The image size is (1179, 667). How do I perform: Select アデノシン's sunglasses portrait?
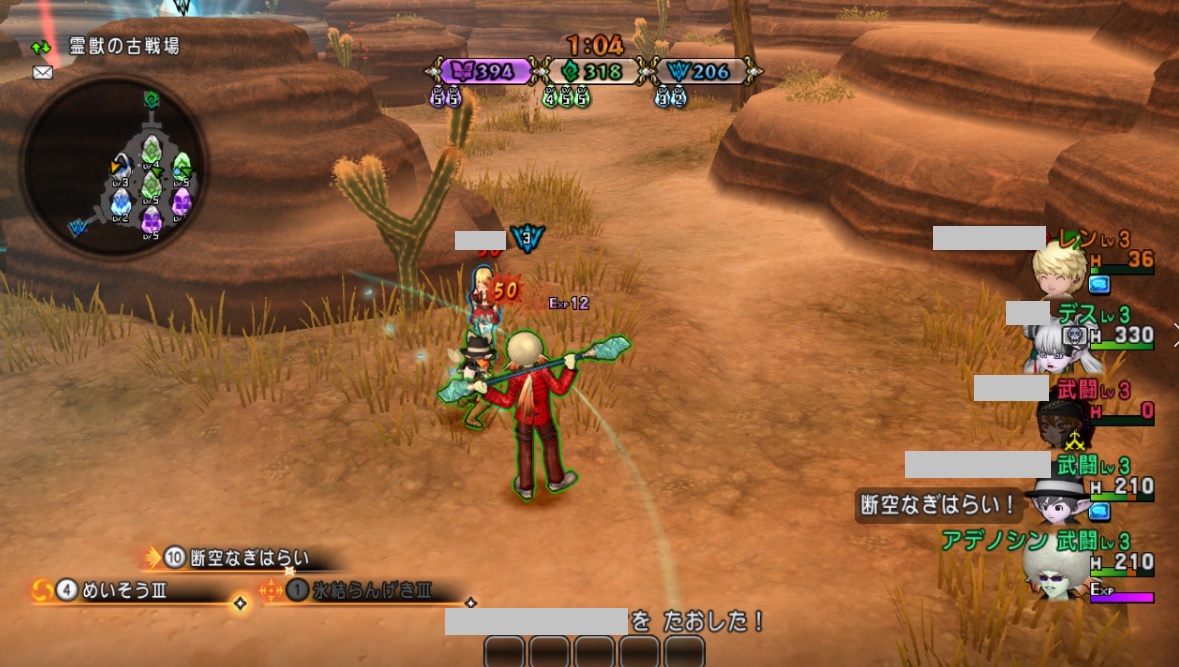click(x=1055, y=571)
